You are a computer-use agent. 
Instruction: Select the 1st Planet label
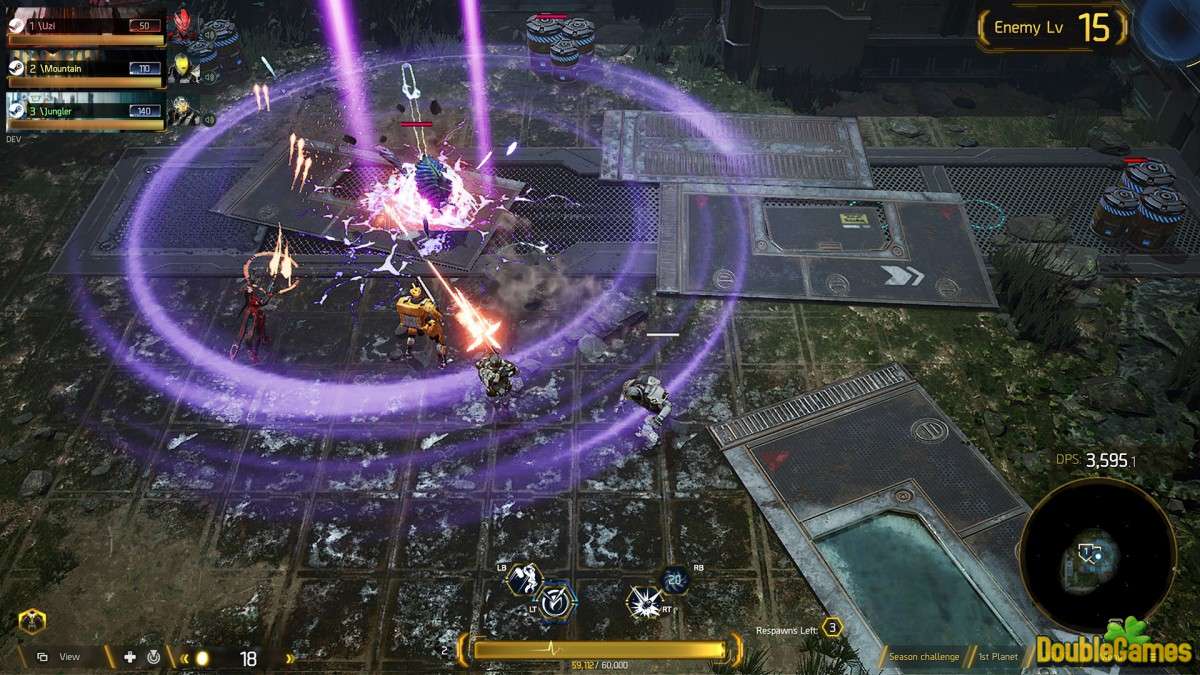997,657
